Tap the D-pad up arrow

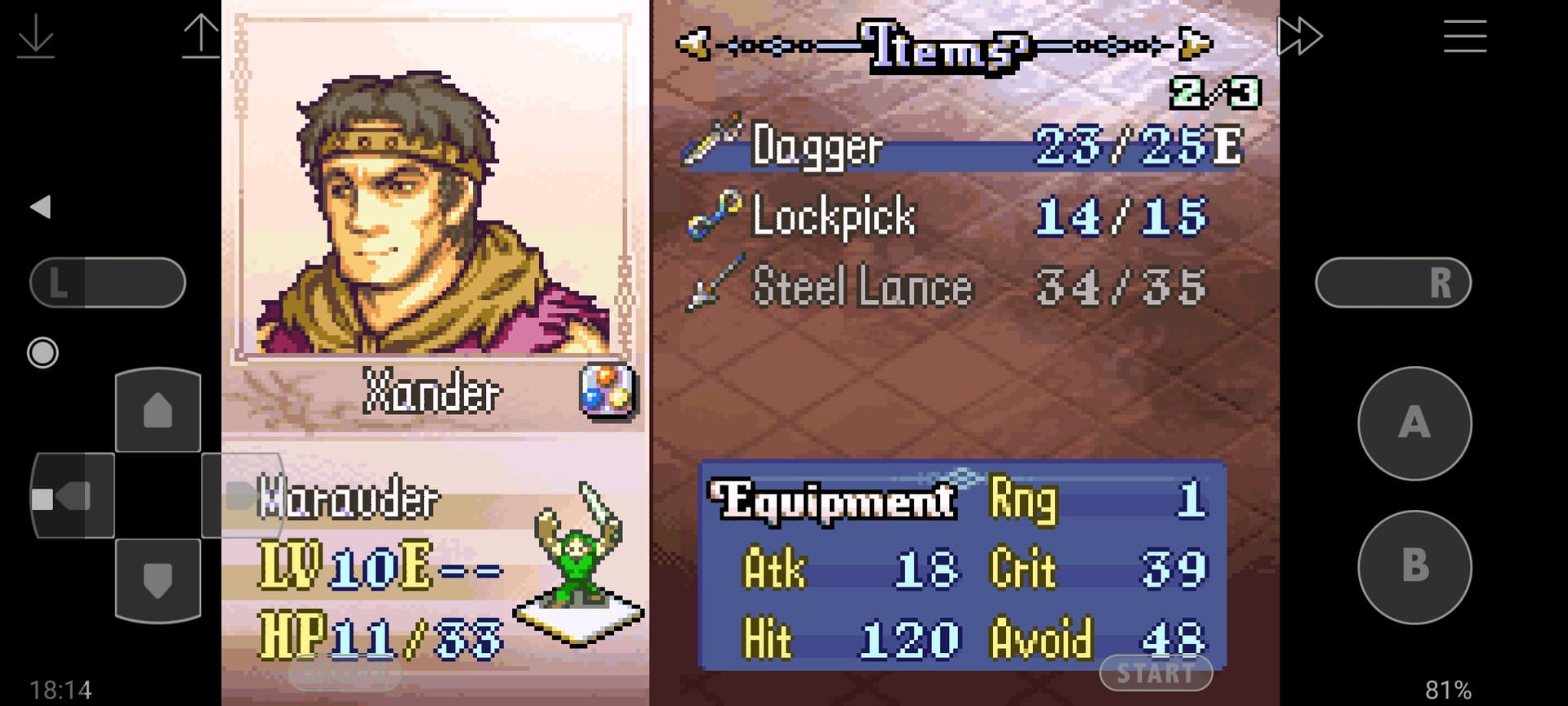[x=158, y=410]
